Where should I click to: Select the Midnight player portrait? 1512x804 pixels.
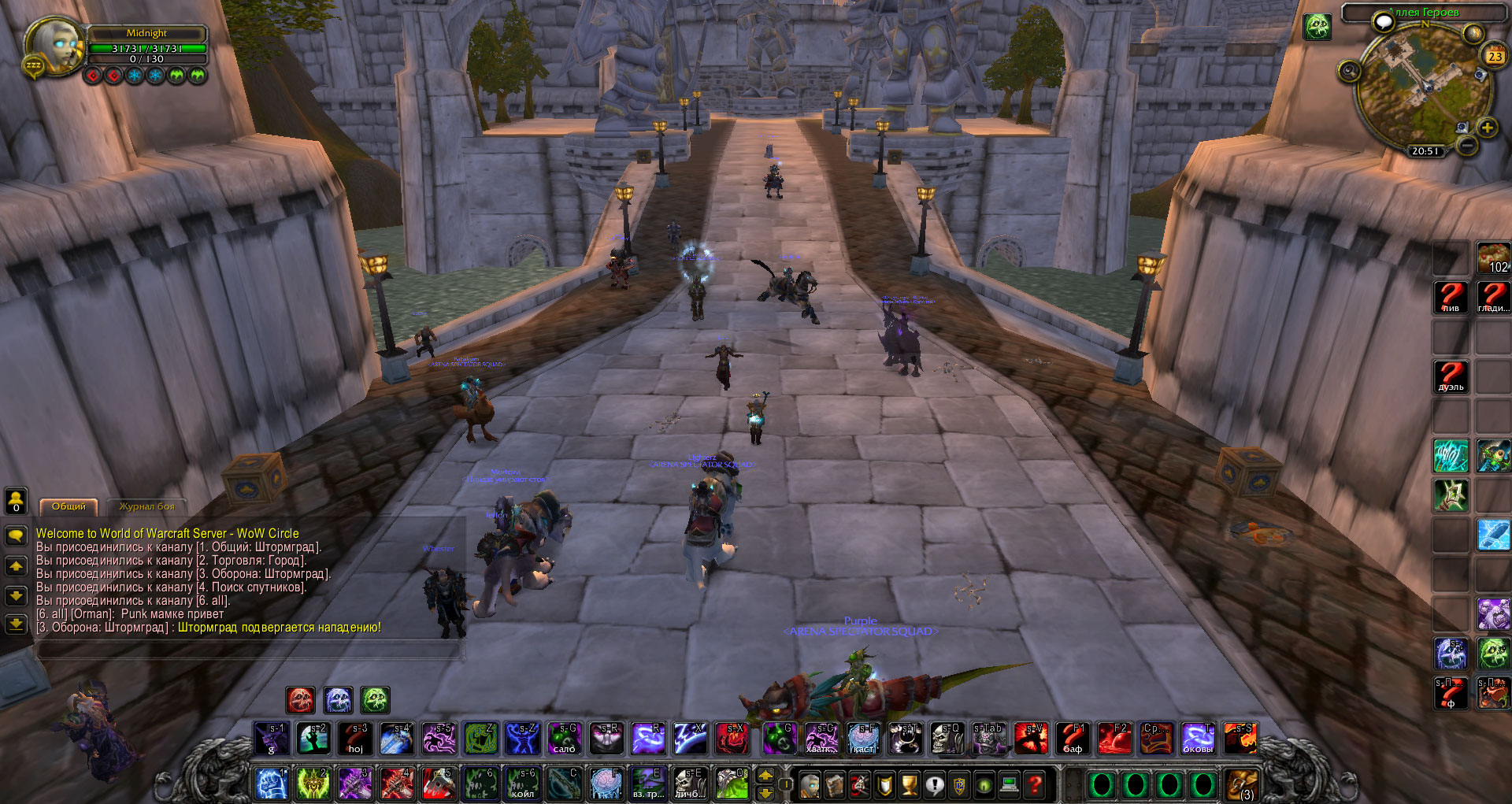click(54, 46)
